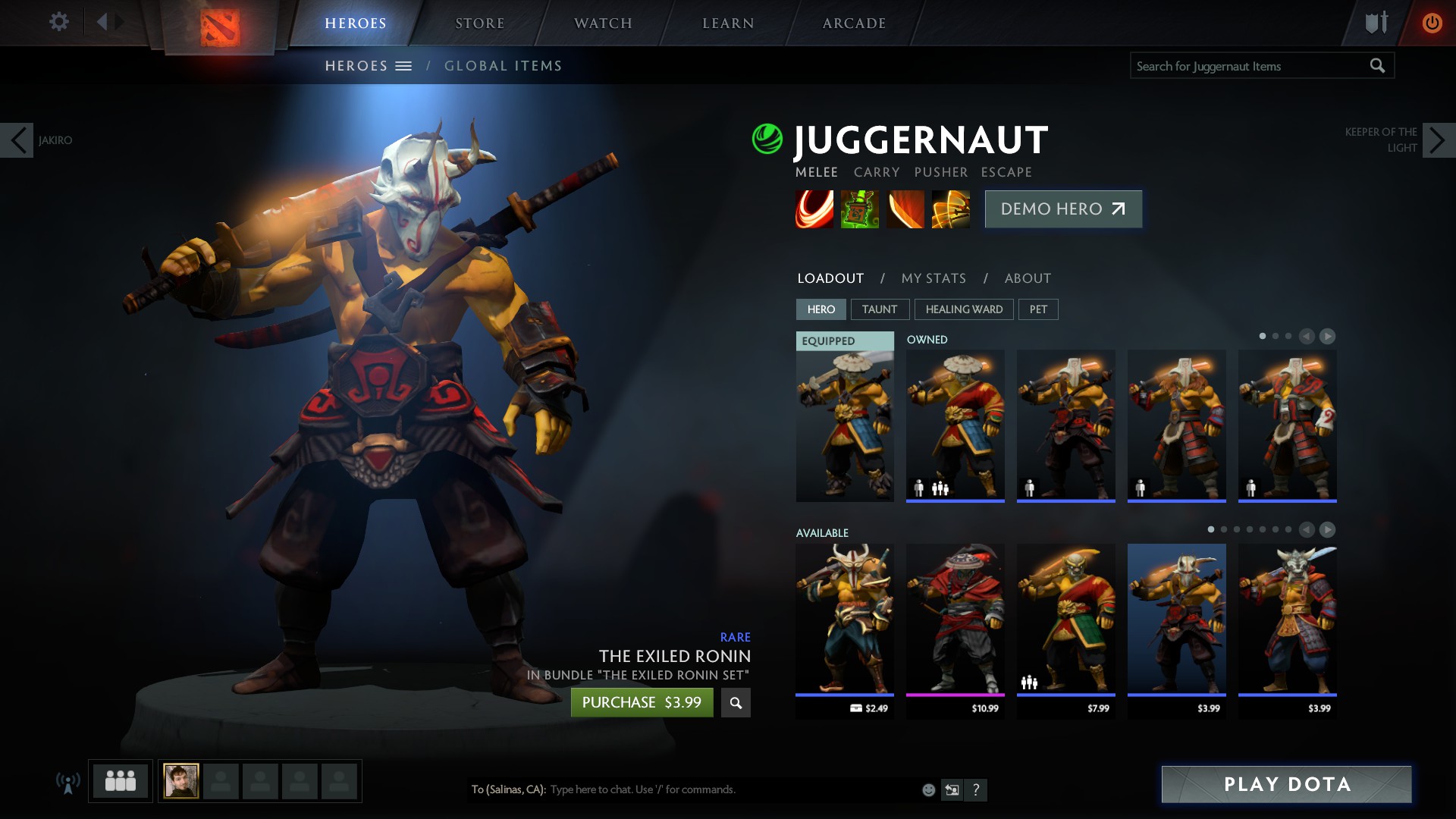Screen dimensions: 1456x819
Task: Open the Learn section
Action: tap(728, 24)
